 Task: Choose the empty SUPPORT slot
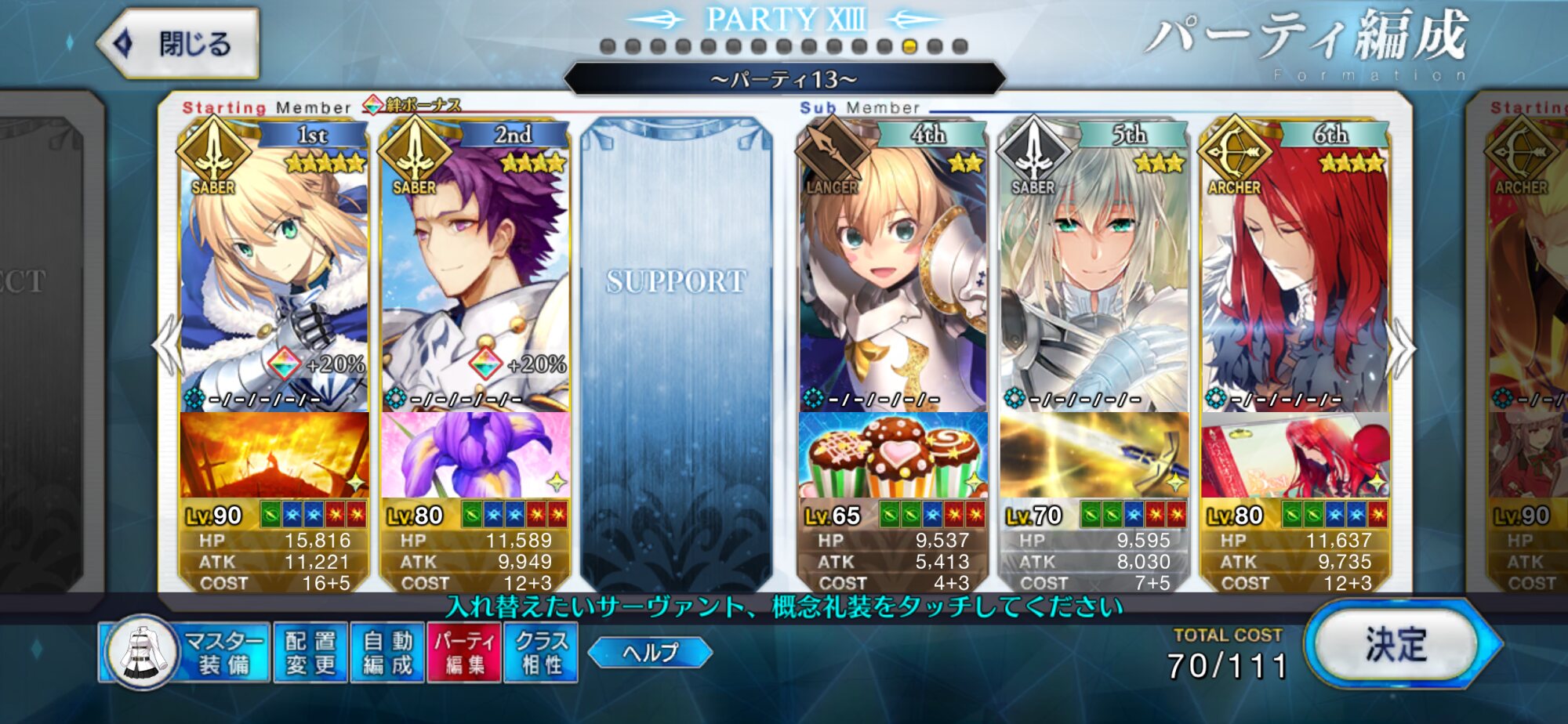pyautogui.click(x=676, y=353)
